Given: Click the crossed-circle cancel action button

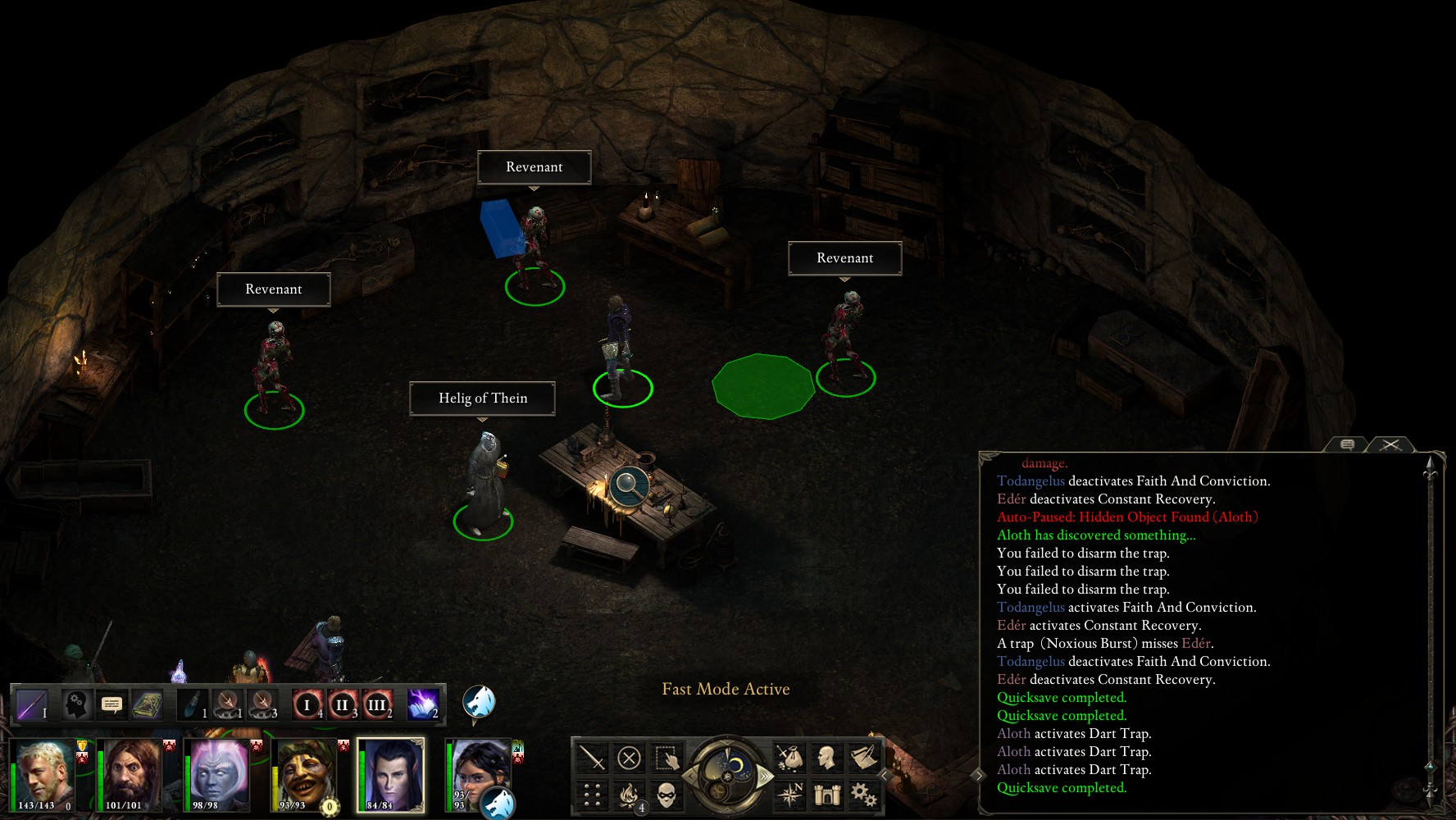Looking at the screenshot, I should 629,758.
